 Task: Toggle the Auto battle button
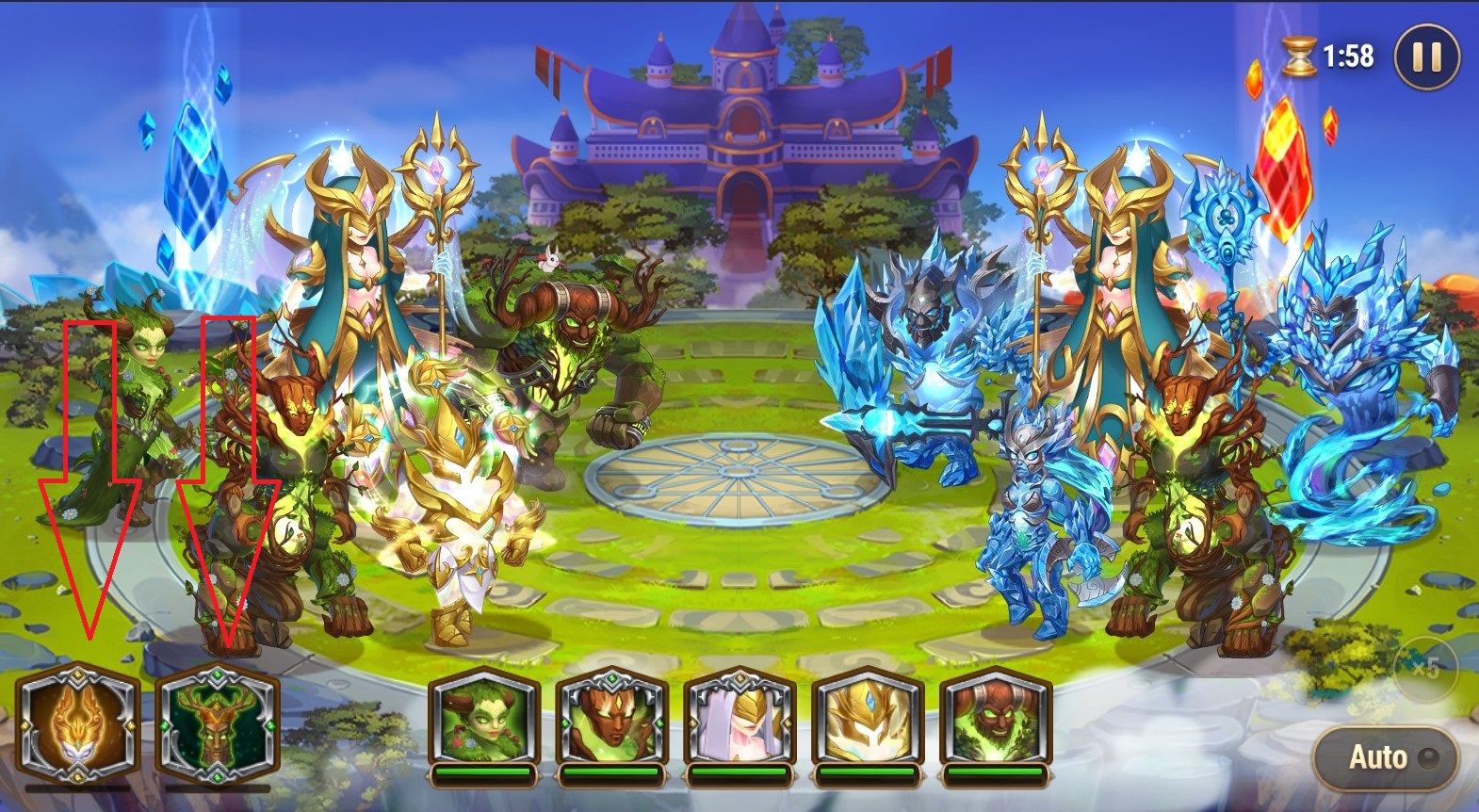point(1387,757)
